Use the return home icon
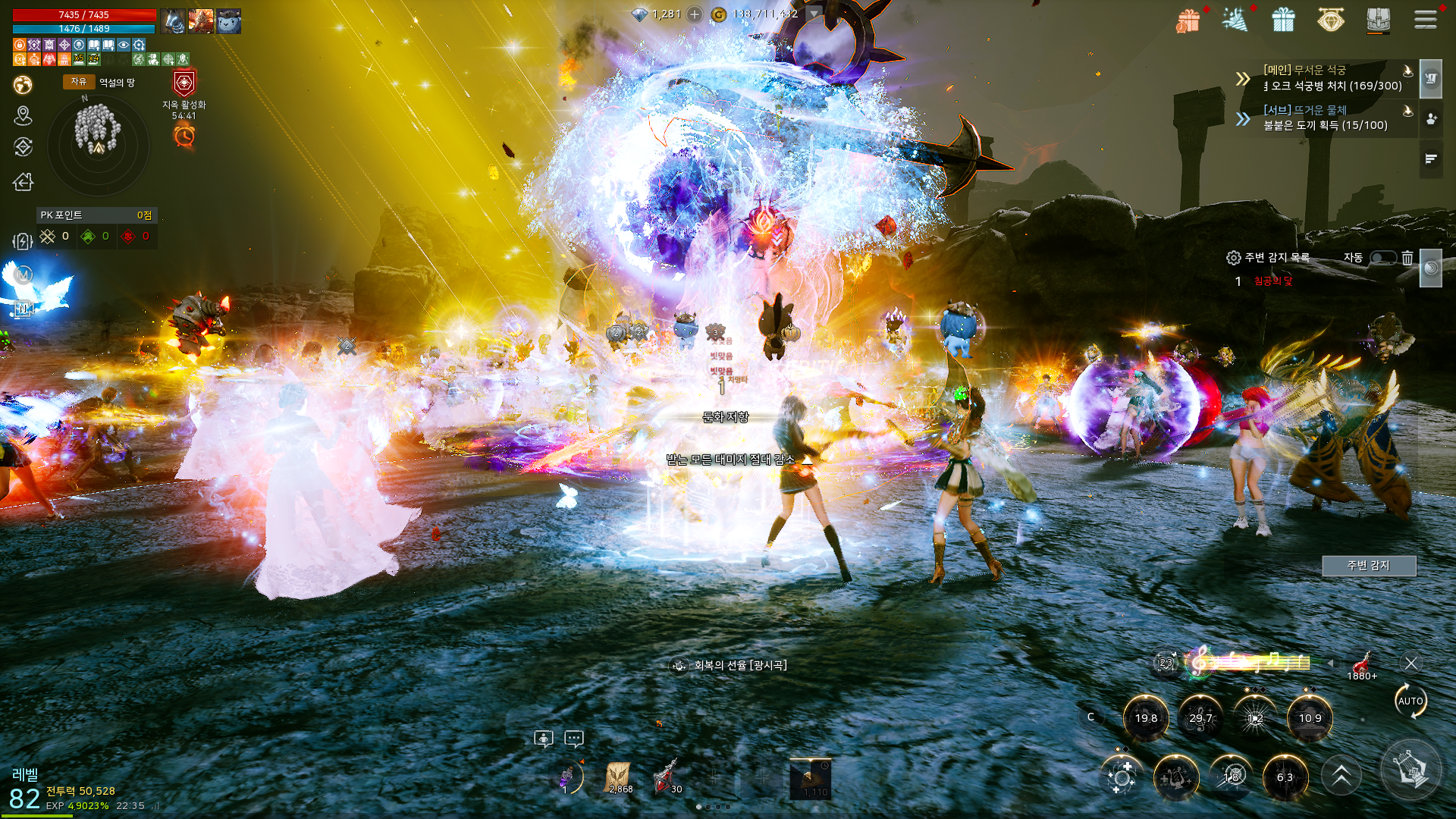The image size is (1456, 819). [x=24, y=182]
